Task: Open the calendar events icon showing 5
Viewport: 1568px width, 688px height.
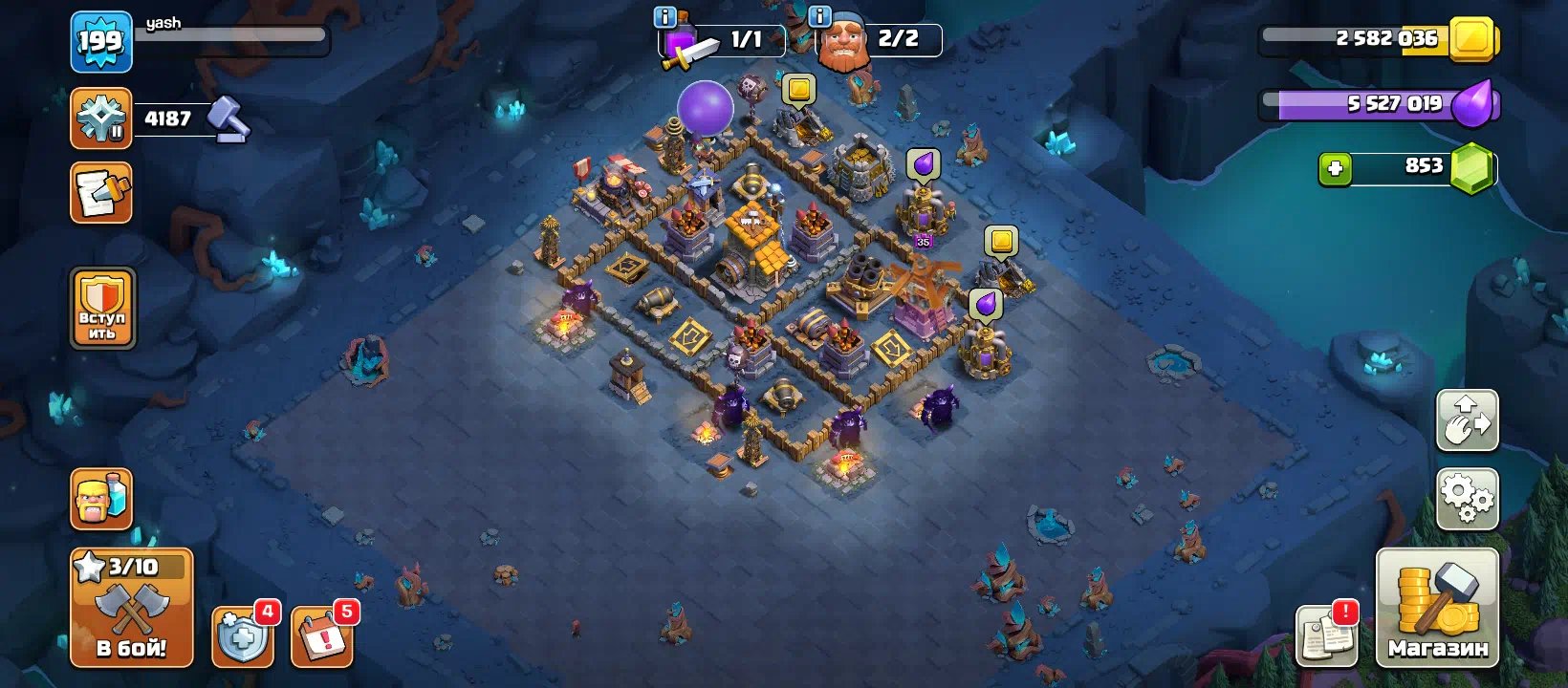Action: click(x=323, y=634)
